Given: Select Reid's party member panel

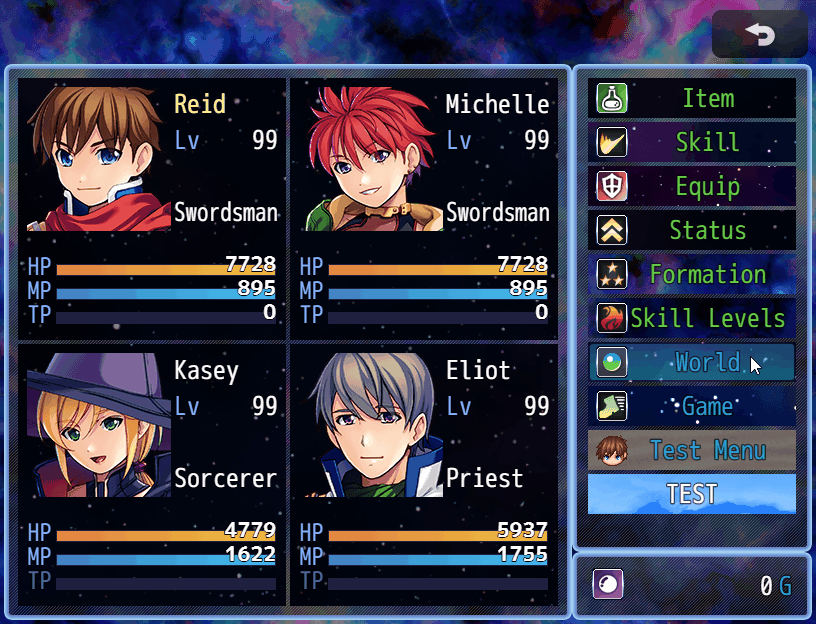Looking at the screenshot, I should [152, 208].
